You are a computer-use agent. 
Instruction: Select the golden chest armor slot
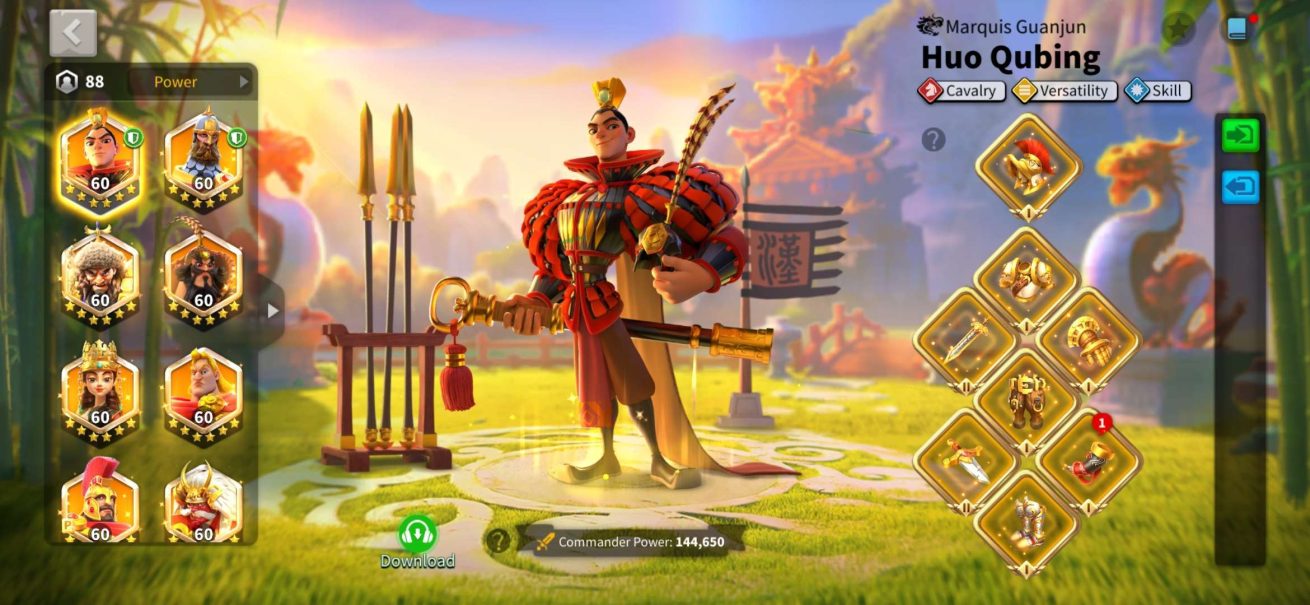(x=1027, y=277)
